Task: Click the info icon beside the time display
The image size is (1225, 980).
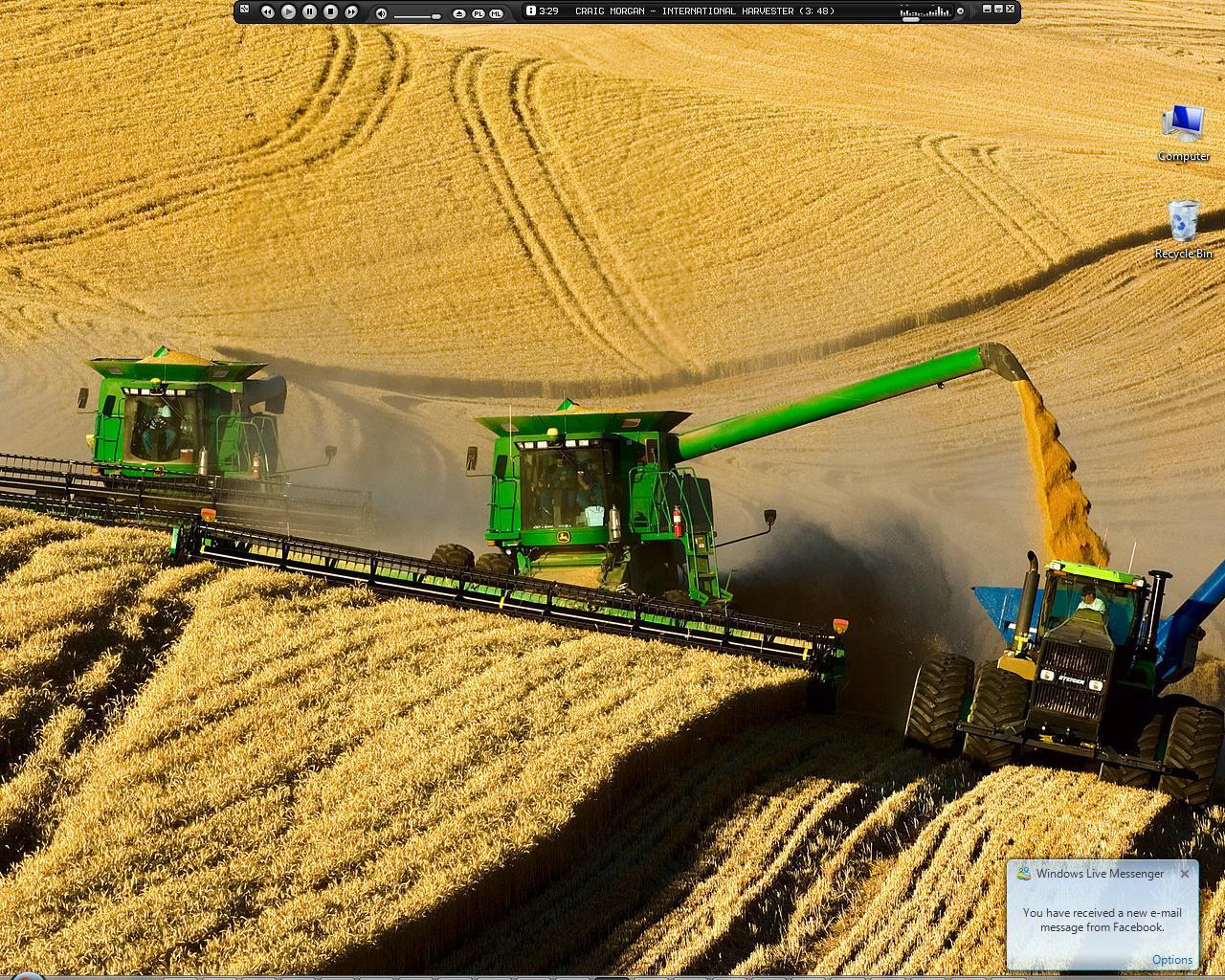Action: pyautogui.click(x=531, y=11)
